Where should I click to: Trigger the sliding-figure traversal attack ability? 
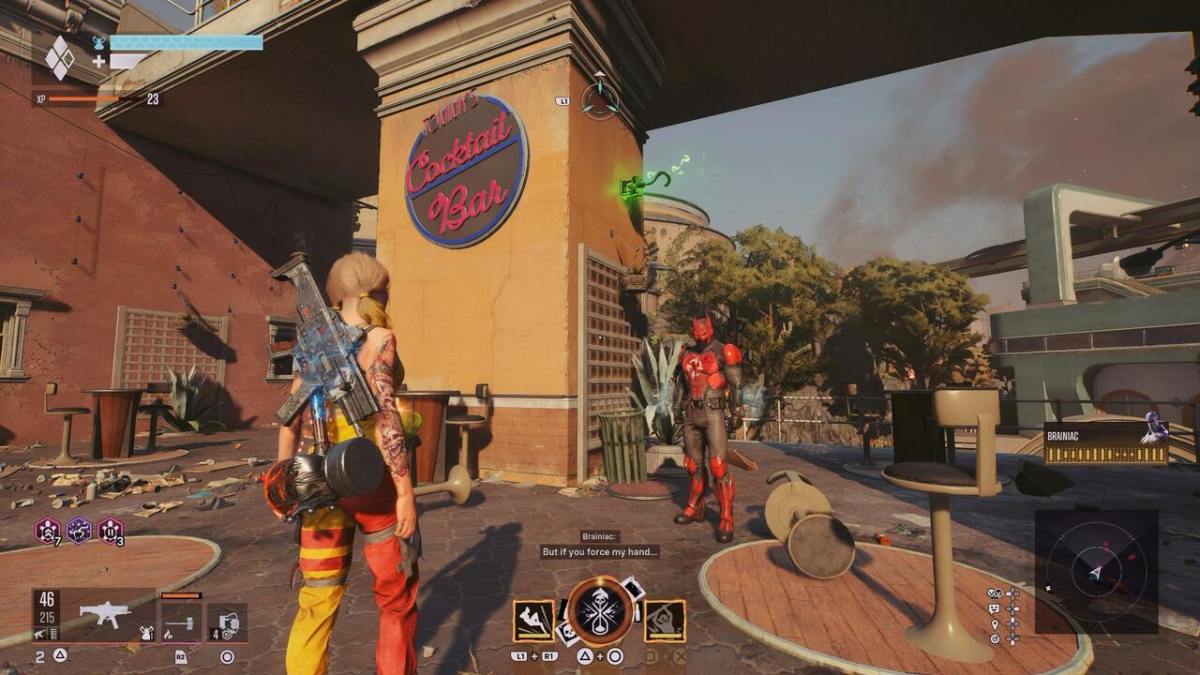click(534, 620)
